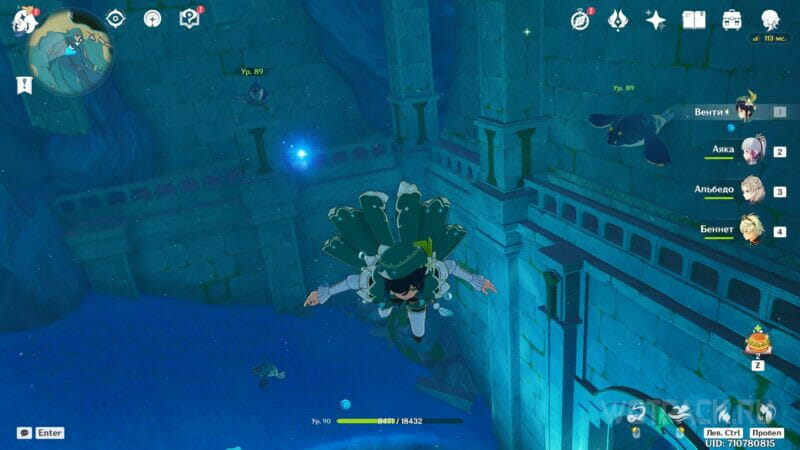Expand the circular minimap
Screen dimensions: 800x450
[70, 52]
